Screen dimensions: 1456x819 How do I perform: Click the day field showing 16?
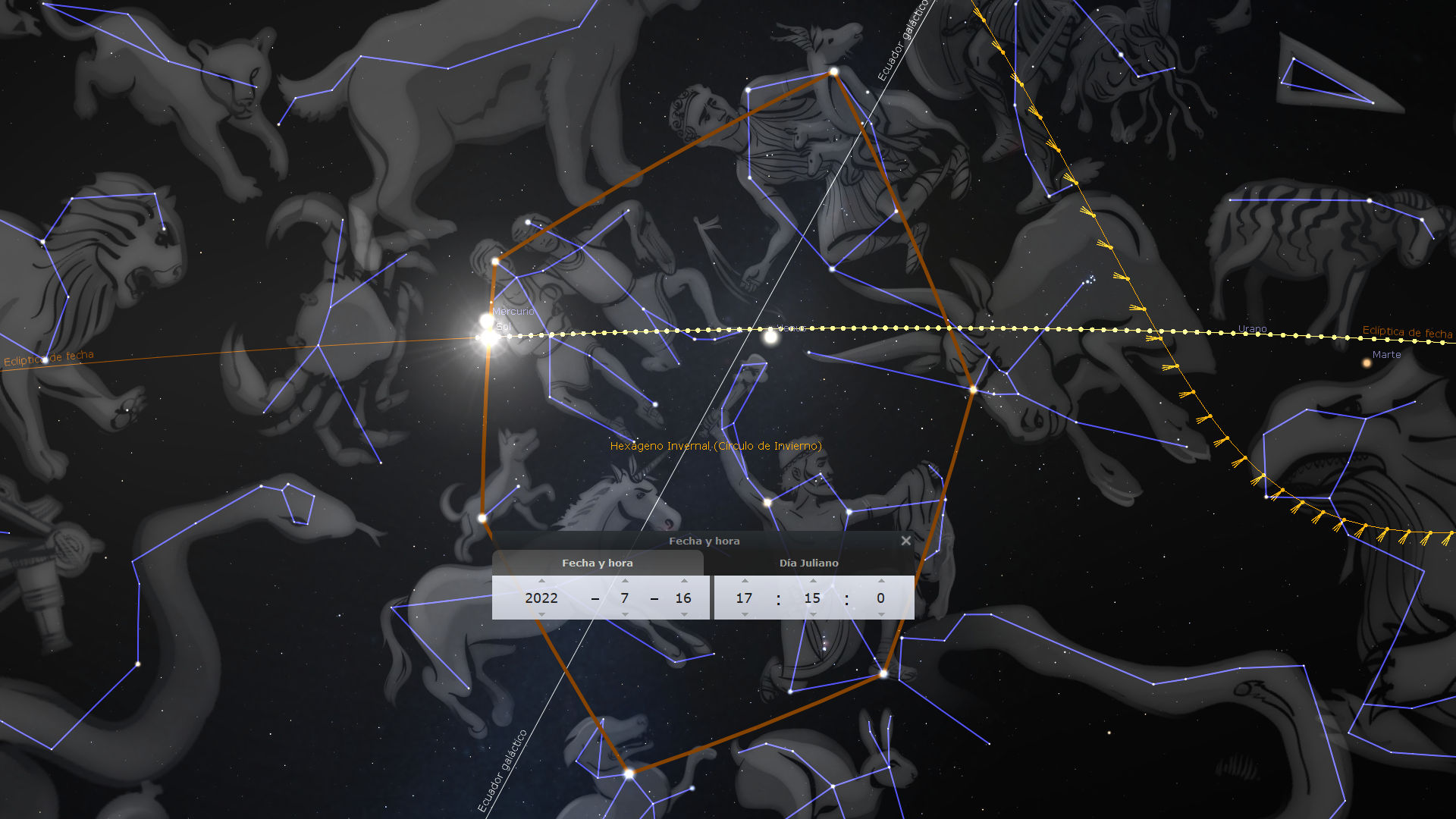(683, 598)
